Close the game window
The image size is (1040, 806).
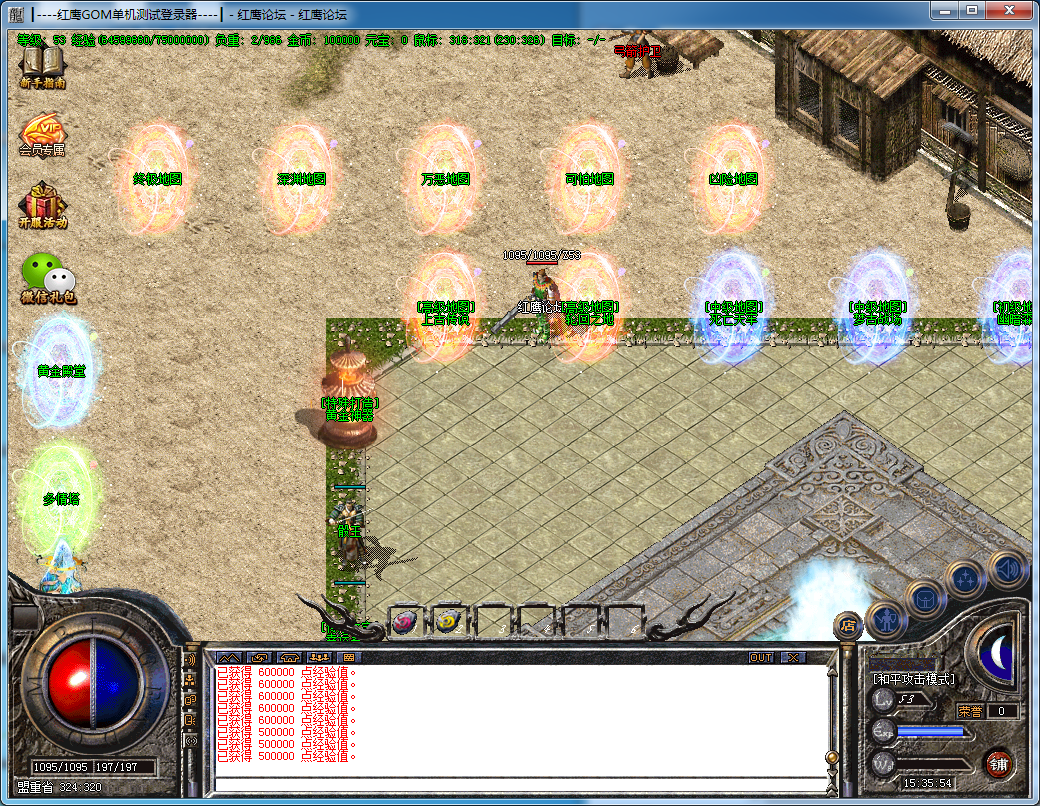coord(1010,9)
